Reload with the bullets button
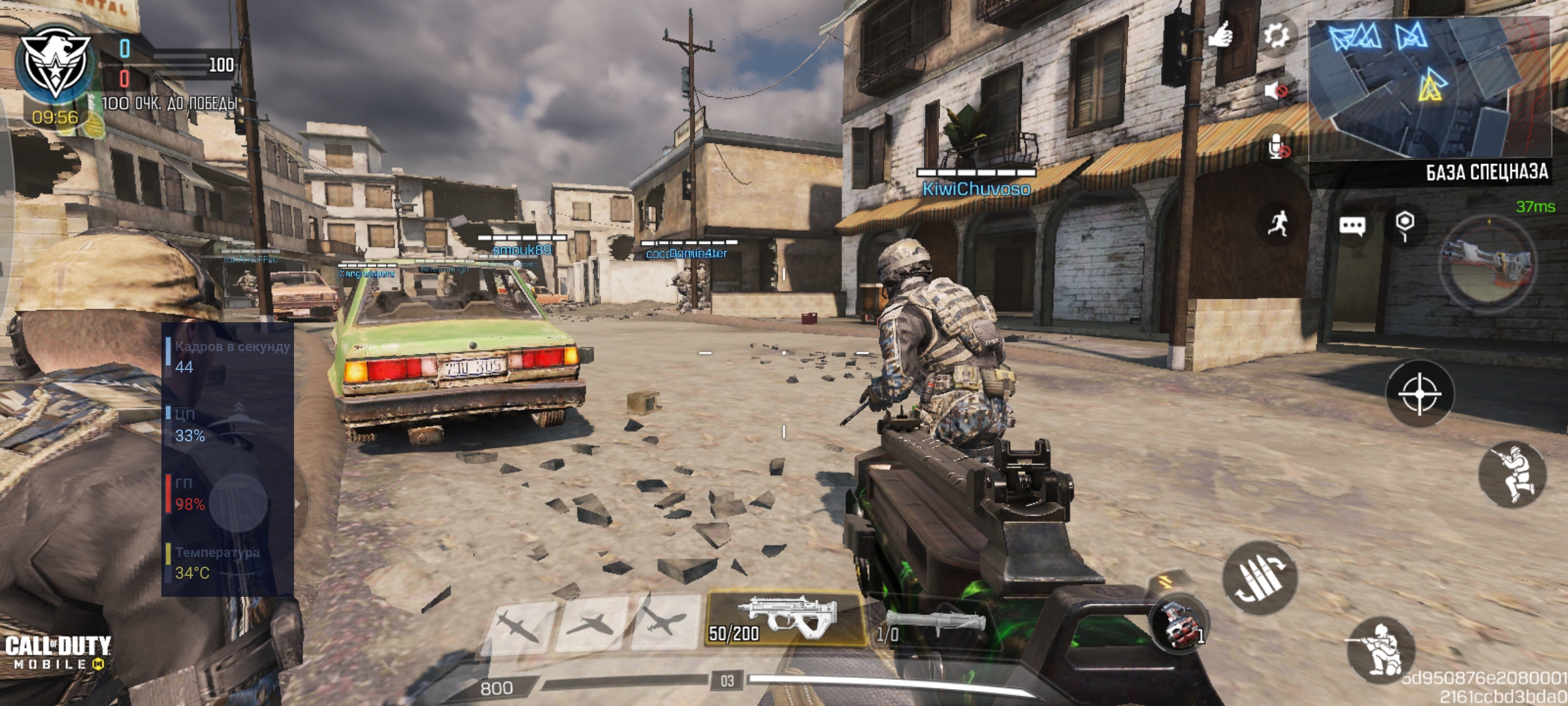This screenshot has height=706, width=1568. 1260,578
